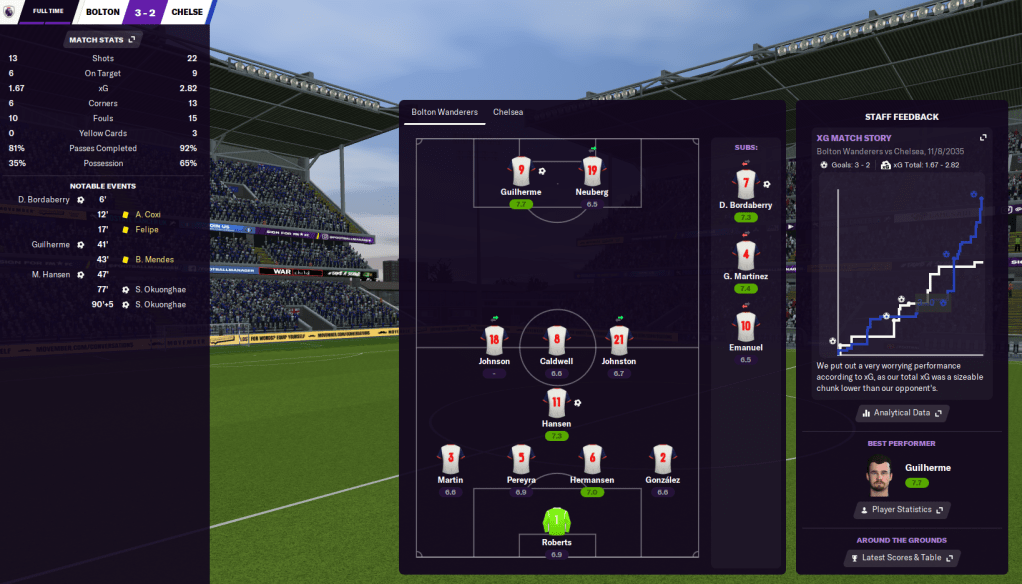The image size is (1022, 584).
Task: Pick Hansen wearing number 11
Action: click(557, 404)
